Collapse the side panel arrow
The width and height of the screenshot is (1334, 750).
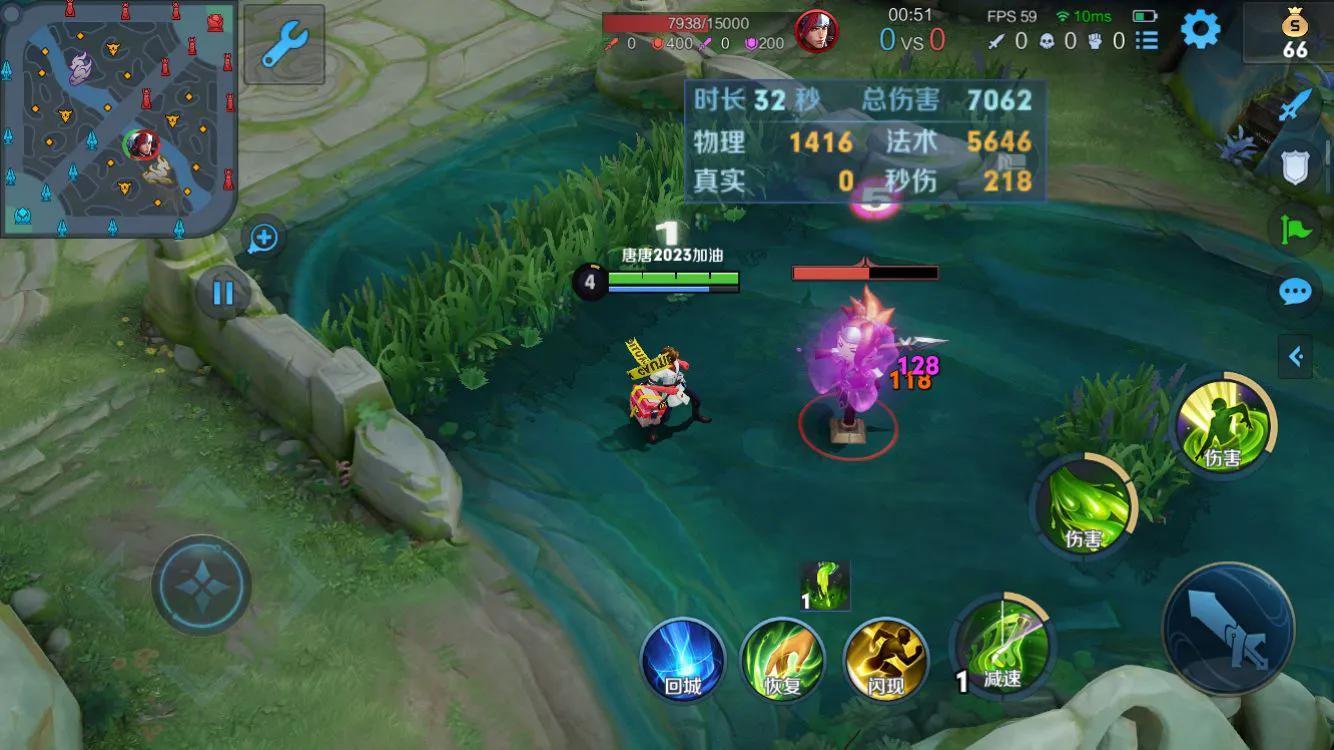(x=1296, y=356)
